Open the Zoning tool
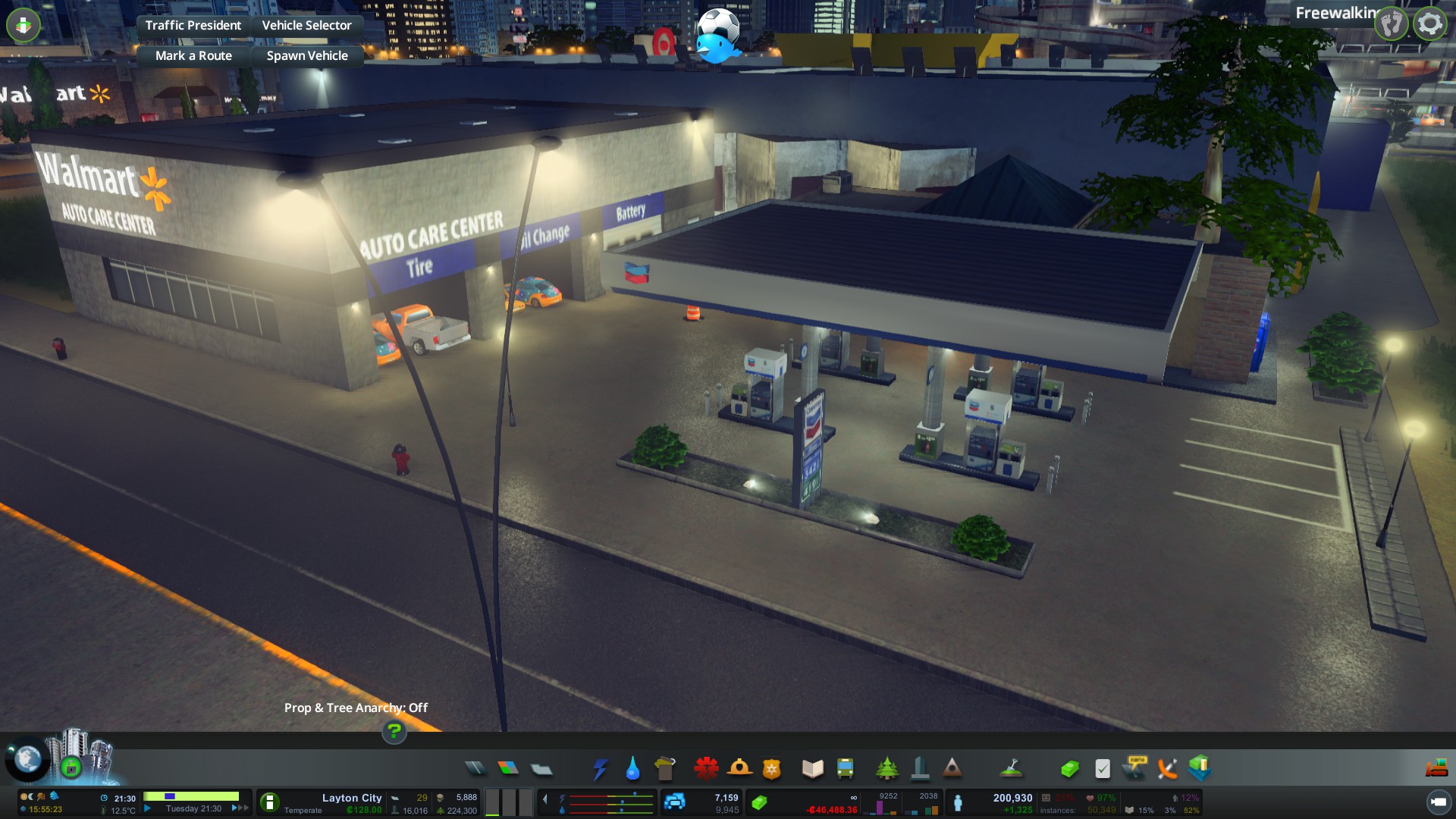Viewport: 1456px width, 819px height. 508,768
